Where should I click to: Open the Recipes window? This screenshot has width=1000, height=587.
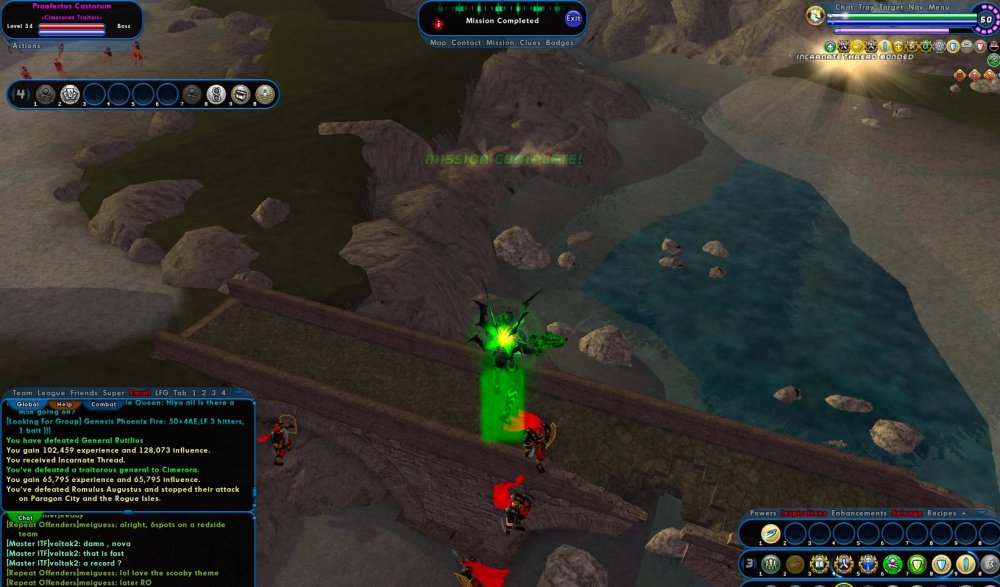coord(943,513)
